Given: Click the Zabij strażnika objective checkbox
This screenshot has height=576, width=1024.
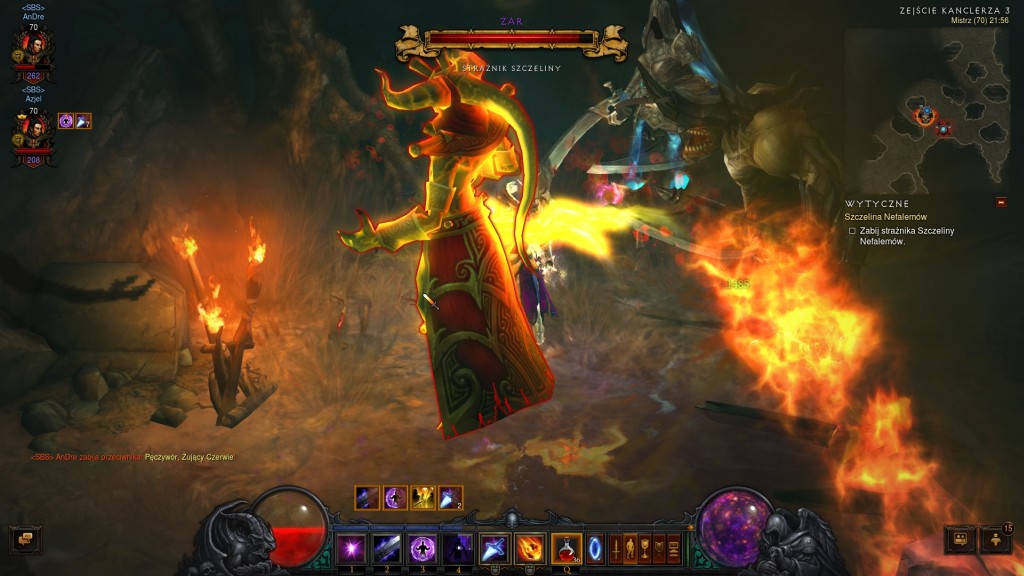Looking at the screenshot, I should 852,231.
